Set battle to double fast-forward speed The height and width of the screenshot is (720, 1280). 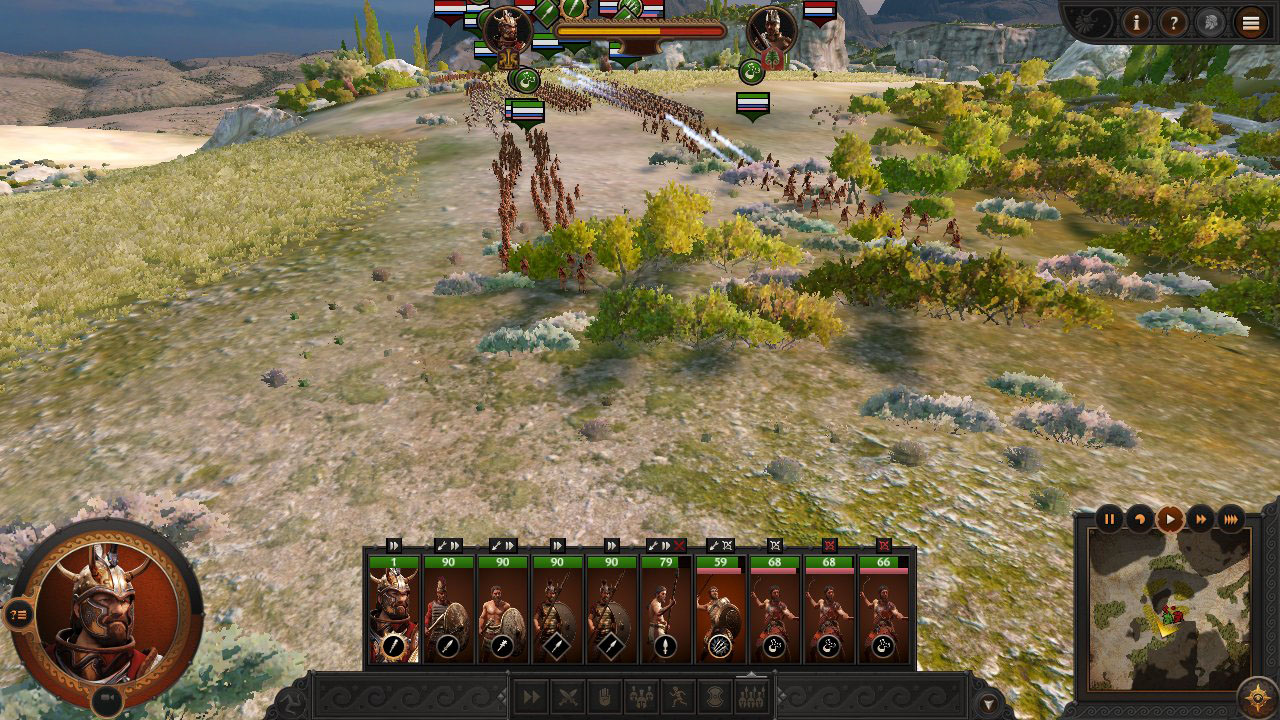(x=1200, y=518)
